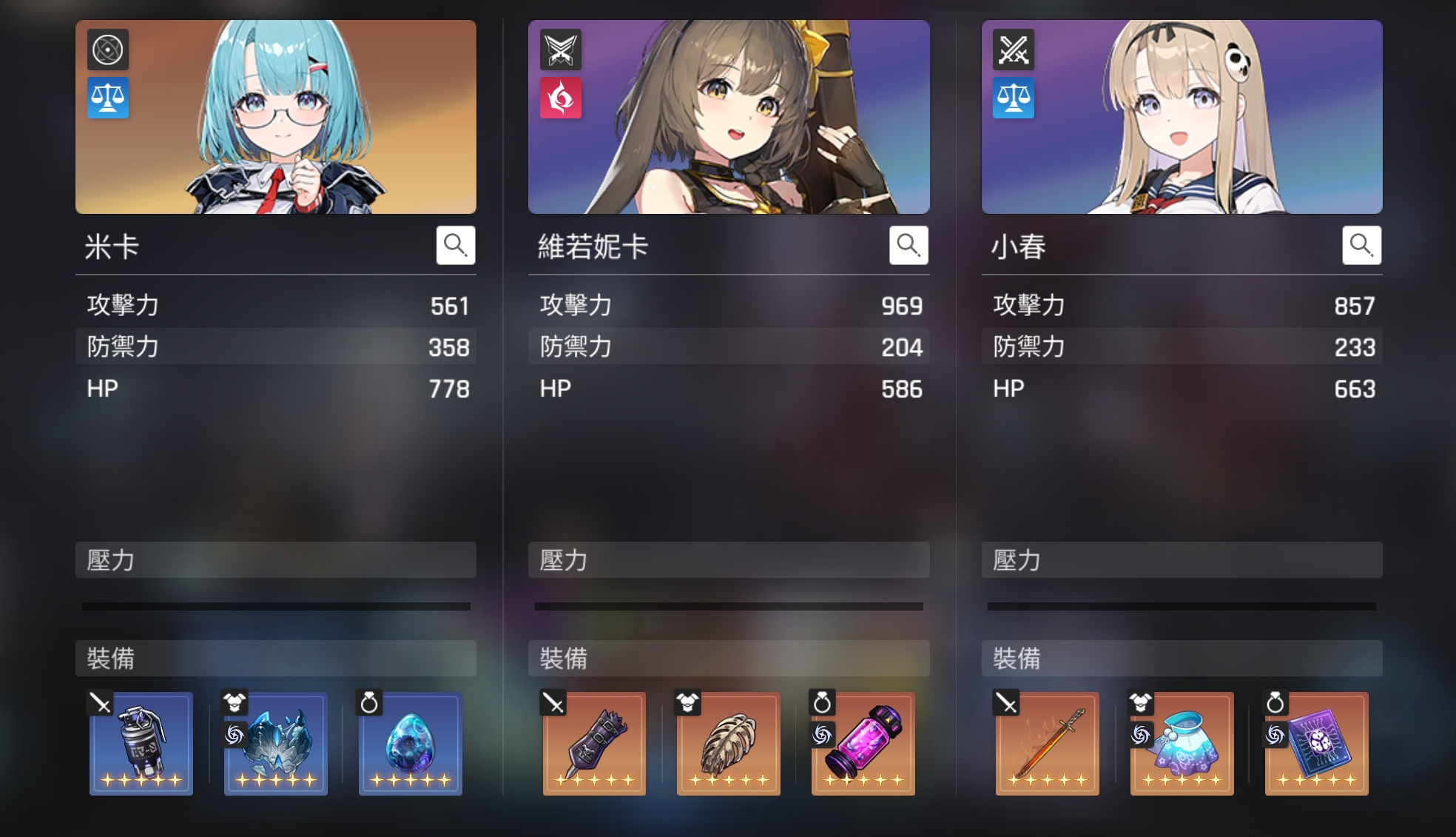Click the magnifier button next to 小春
The image size is (1456, 837).
point(1362,245)
